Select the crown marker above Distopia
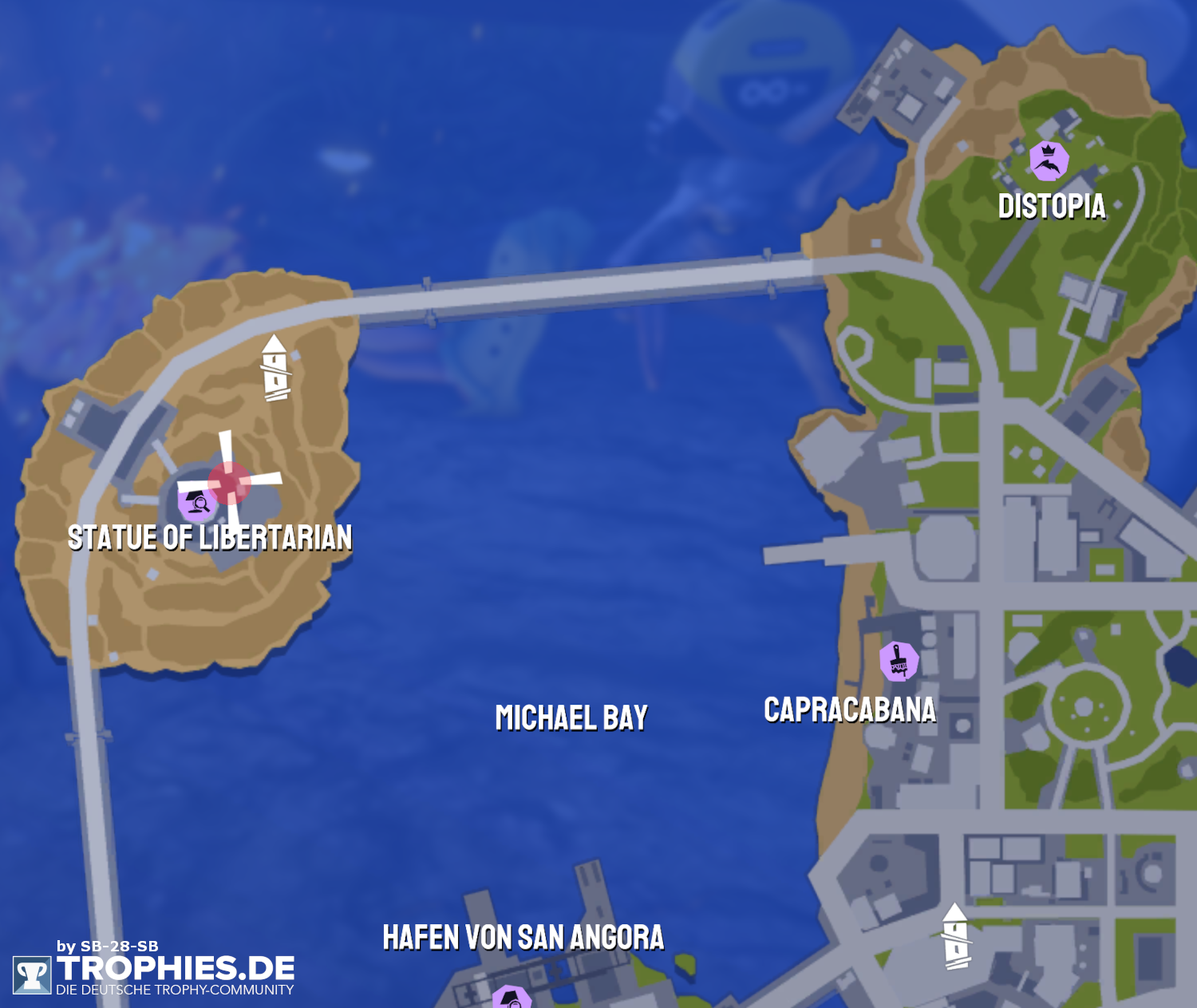 pos(1049,160)
